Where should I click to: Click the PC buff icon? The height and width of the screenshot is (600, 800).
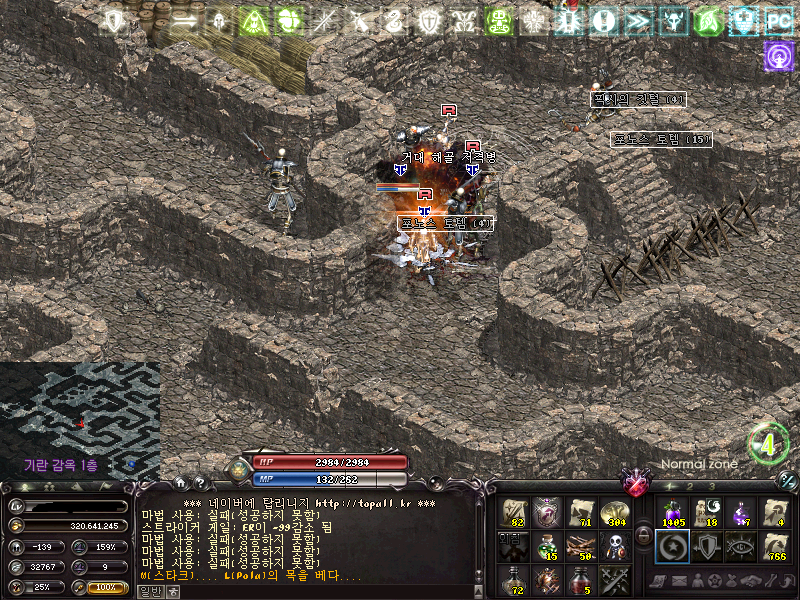(778, 20)
